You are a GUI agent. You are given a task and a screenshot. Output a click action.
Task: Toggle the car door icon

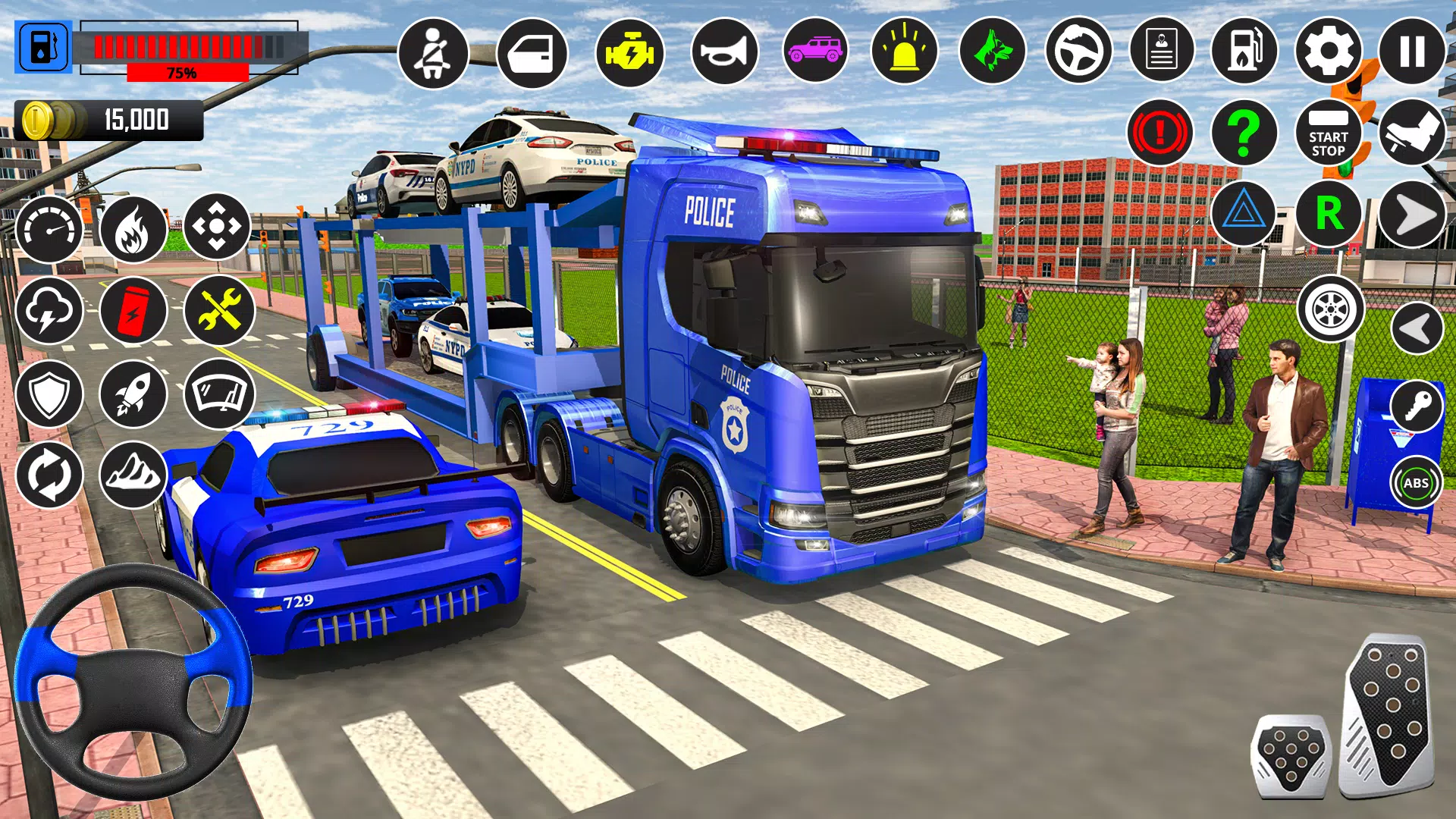[x=532, y=53]
